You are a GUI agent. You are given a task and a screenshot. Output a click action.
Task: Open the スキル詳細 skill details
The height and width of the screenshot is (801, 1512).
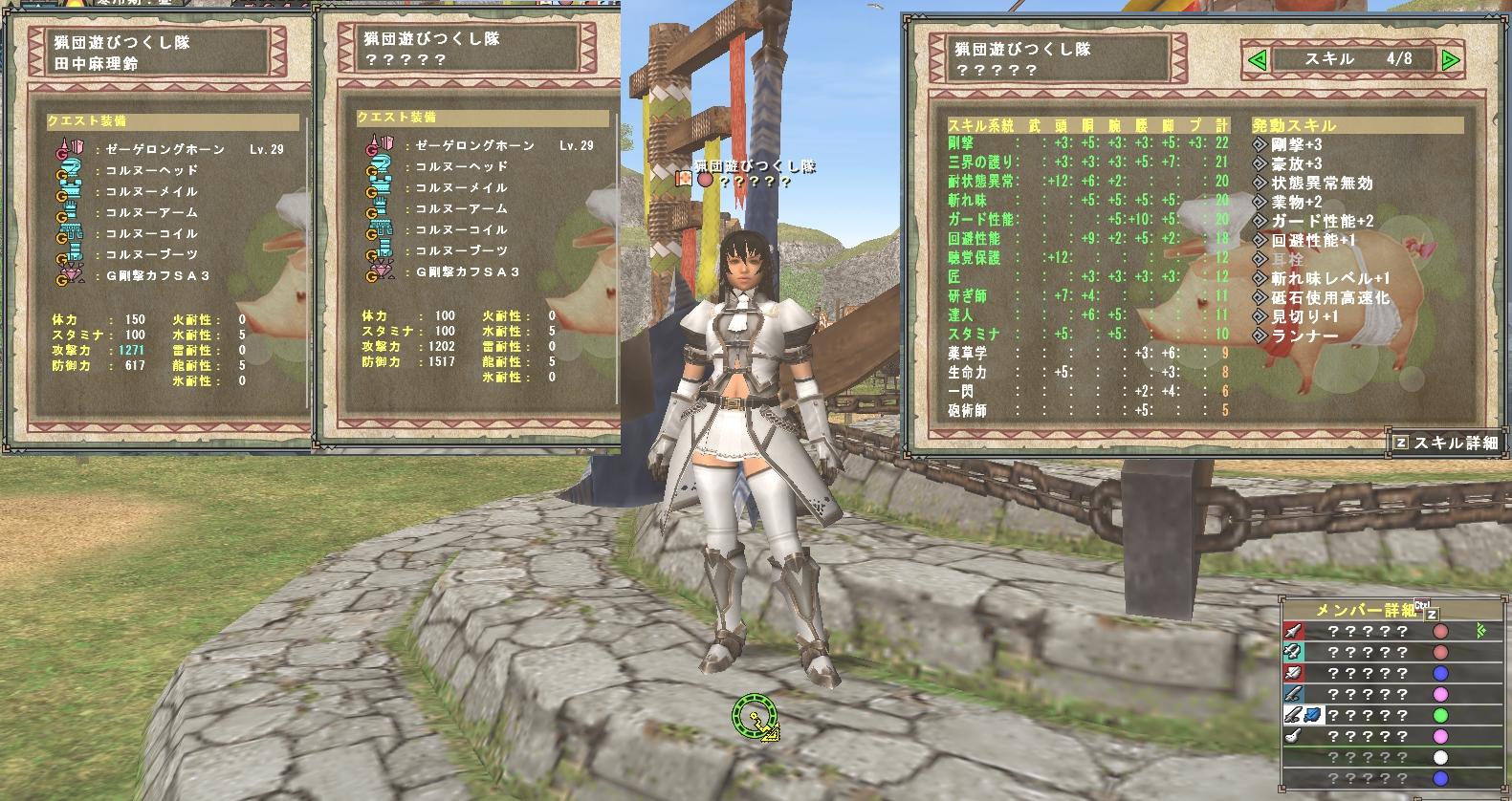pyautogui.click(x=1445, y=443)
